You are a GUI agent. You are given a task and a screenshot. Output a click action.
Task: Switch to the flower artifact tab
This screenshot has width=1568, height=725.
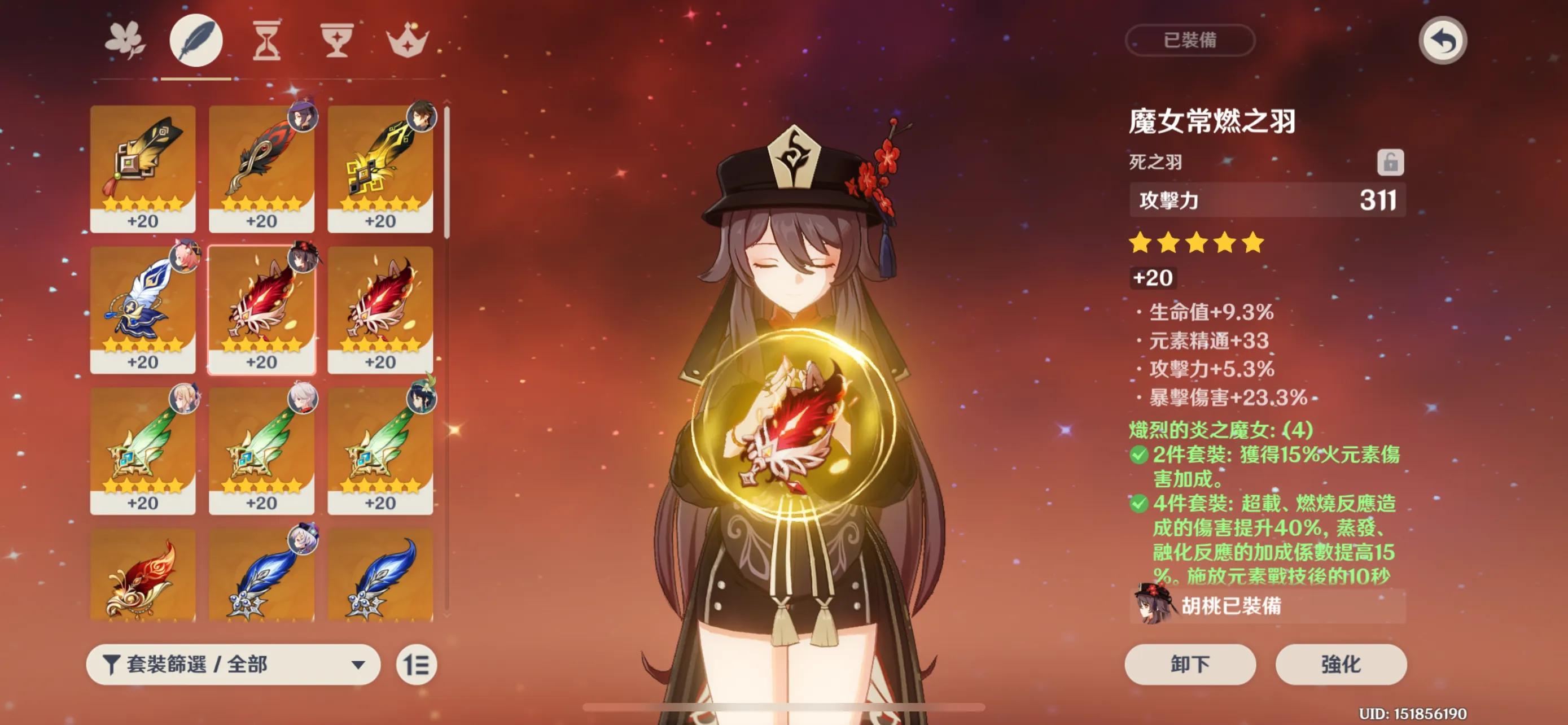click(x=125, y=41)
